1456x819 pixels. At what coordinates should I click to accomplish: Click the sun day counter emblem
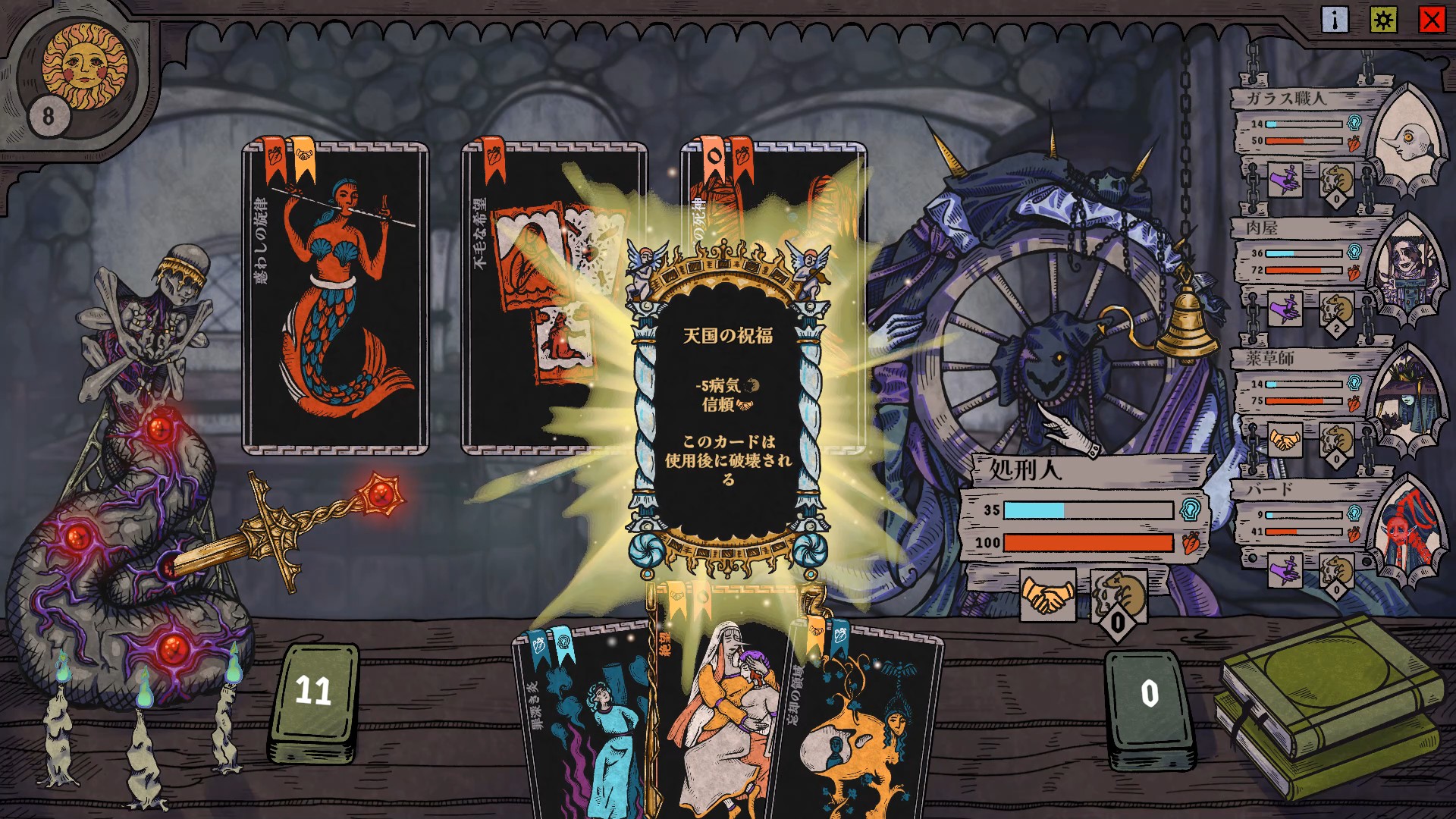coord(83,67)
